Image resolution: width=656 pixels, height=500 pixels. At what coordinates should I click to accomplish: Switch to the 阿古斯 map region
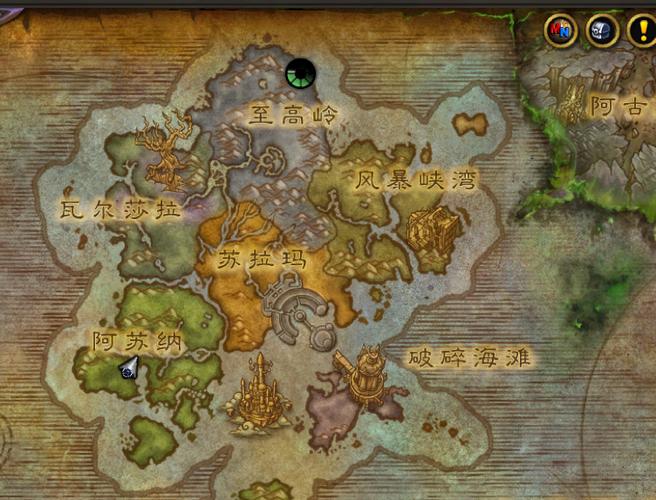coord(618,106)
